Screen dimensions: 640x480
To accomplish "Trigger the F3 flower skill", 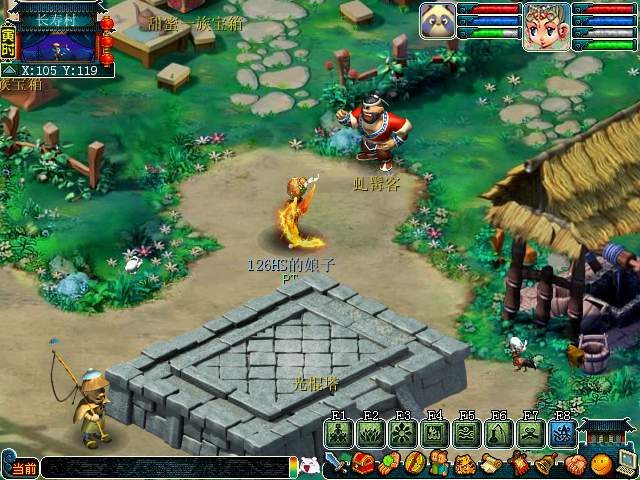I will (403, 433).
